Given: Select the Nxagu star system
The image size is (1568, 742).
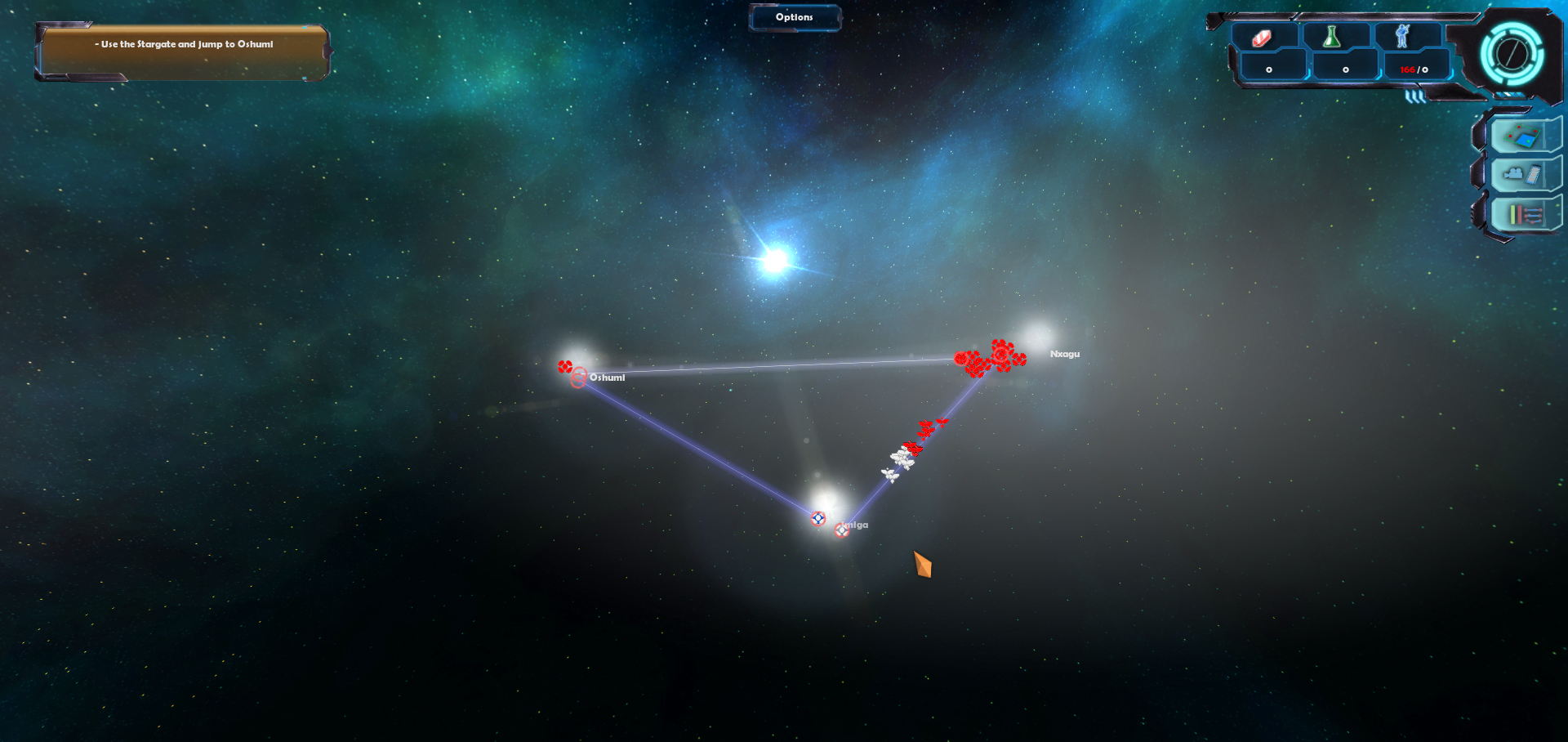Looking at the screenshot, I should [1037, 337].
